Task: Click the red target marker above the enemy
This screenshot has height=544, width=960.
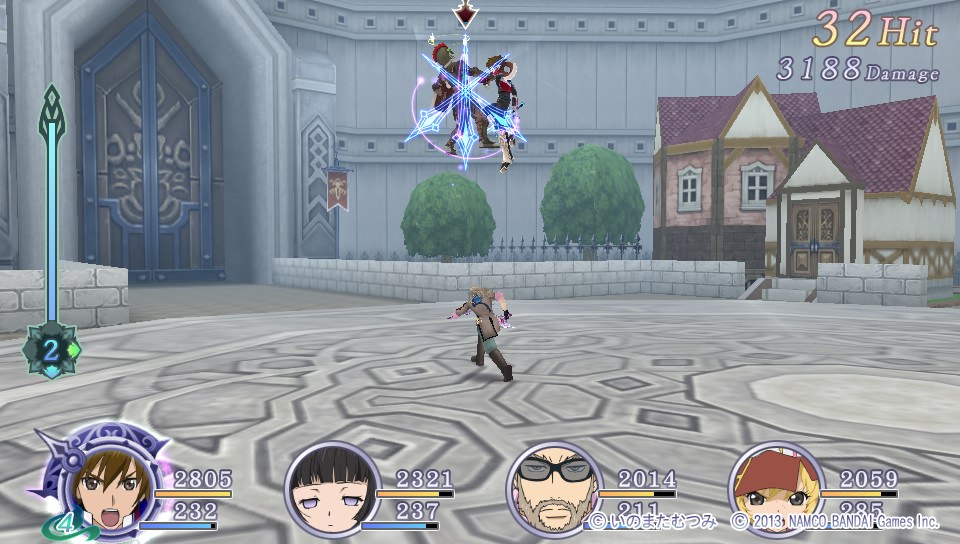Action: (464, 14)
